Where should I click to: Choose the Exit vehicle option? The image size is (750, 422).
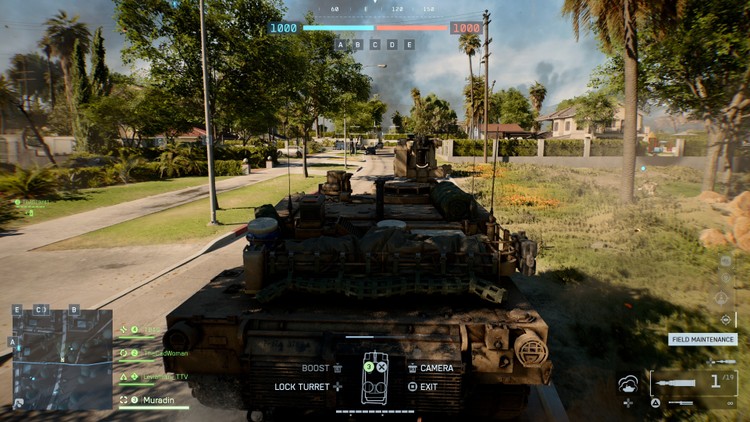point(423,386)
